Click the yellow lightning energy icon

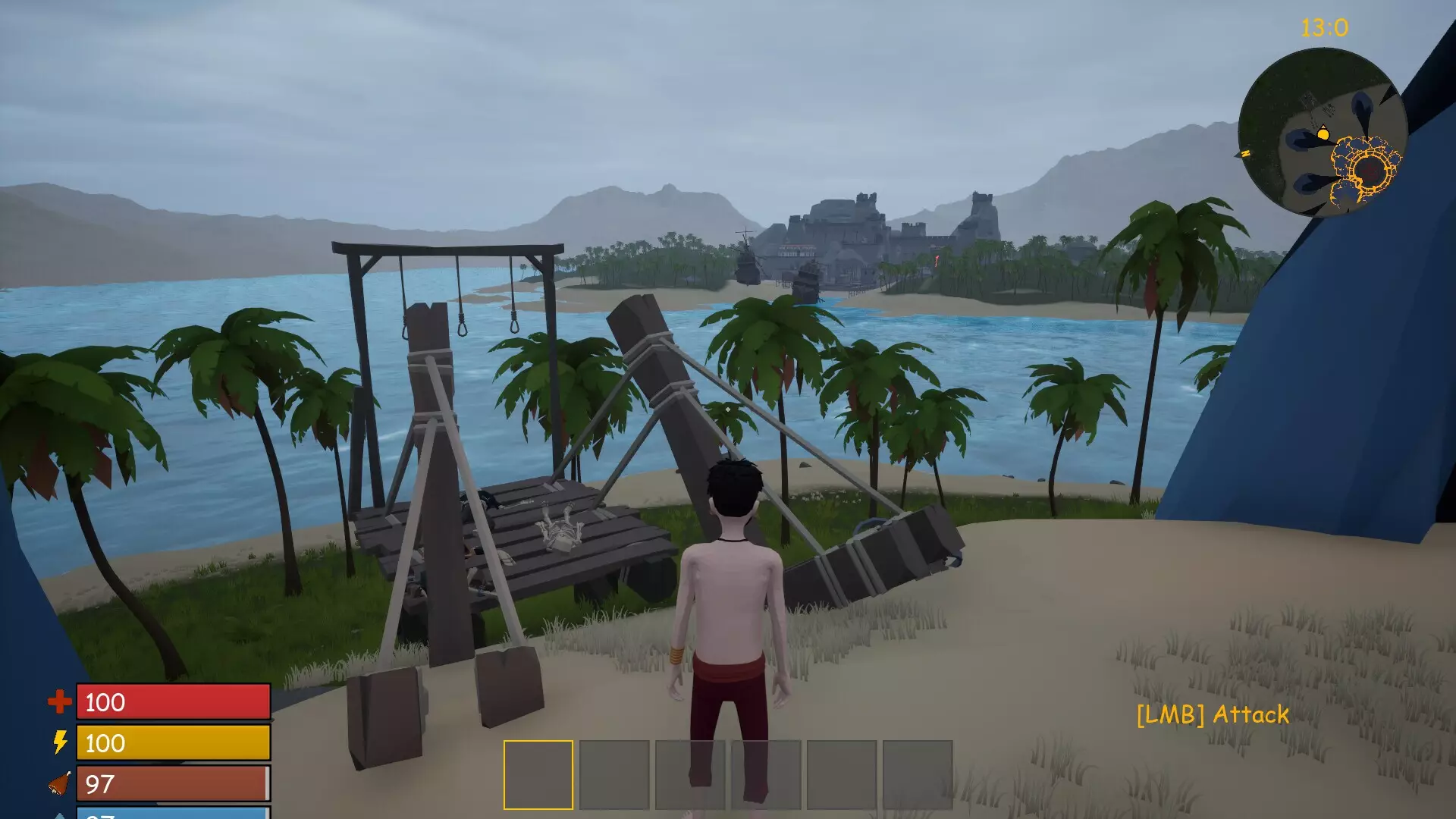point(58,743)
